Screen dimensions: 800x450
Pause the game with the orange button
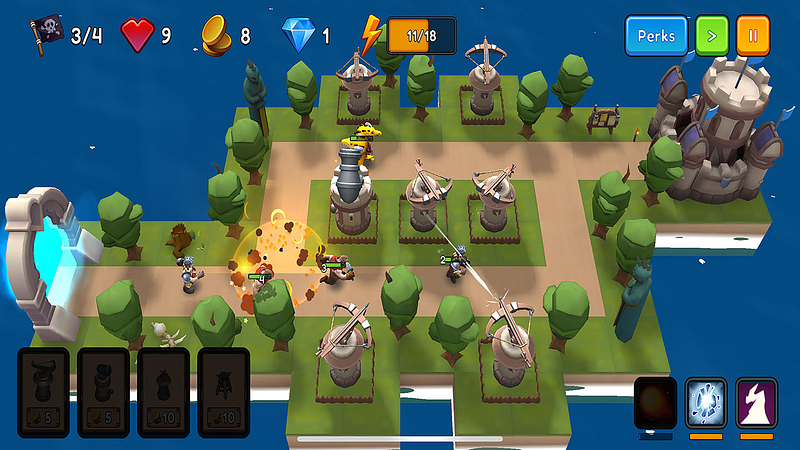tap(753, 36)
